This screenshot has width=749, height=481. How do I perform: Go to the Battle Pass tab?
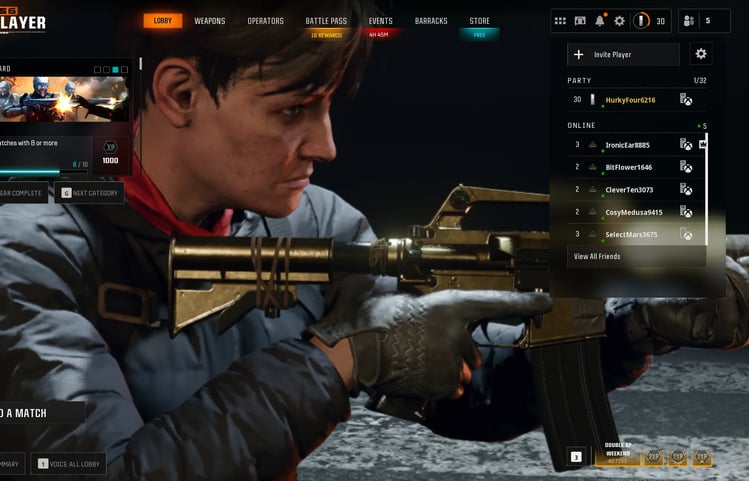pos(326,21)
